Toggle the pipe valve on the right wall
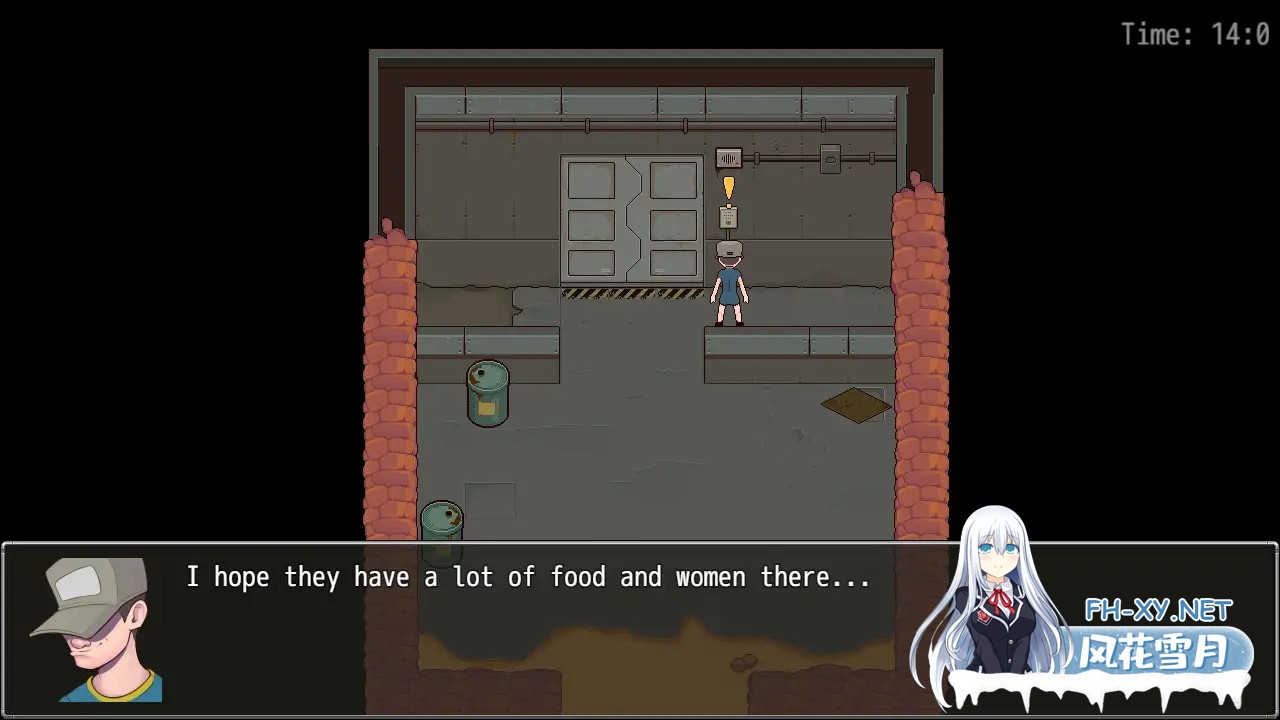The width and height of the screenshot is (1280, 720). coord(872,157)
